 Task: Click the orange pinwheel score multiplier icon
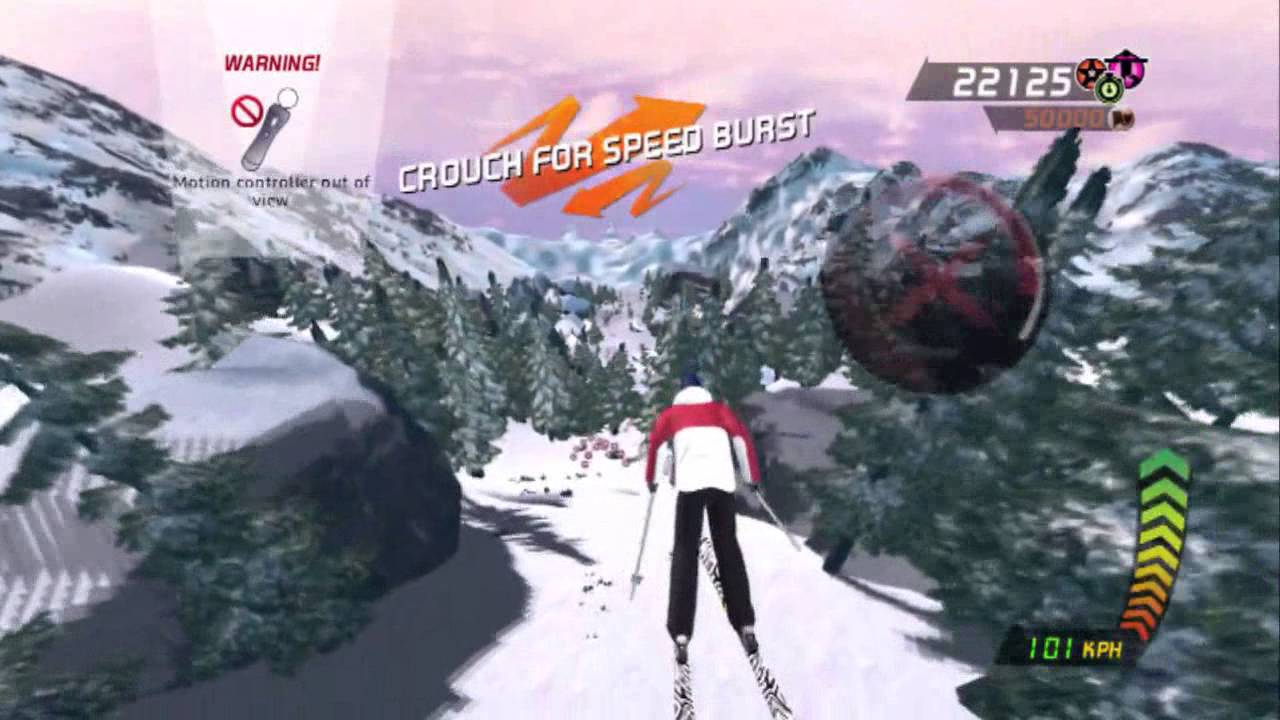[x=1091, y=72]
